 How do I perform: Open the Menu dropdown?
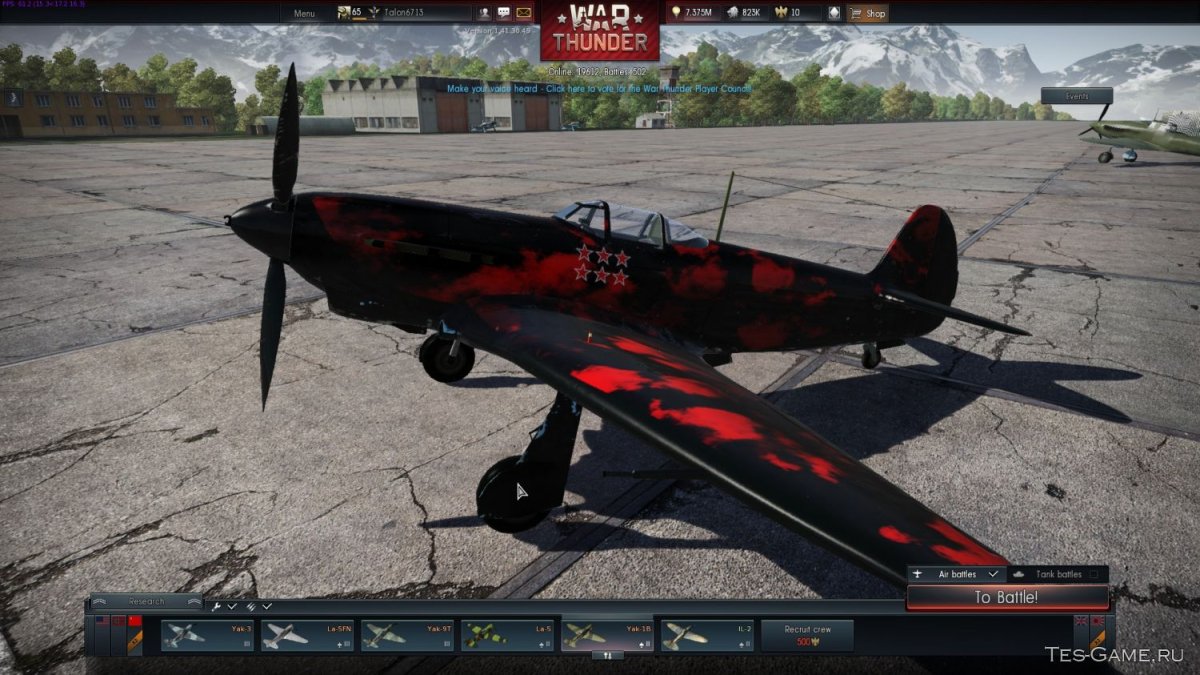click(304, 13)
